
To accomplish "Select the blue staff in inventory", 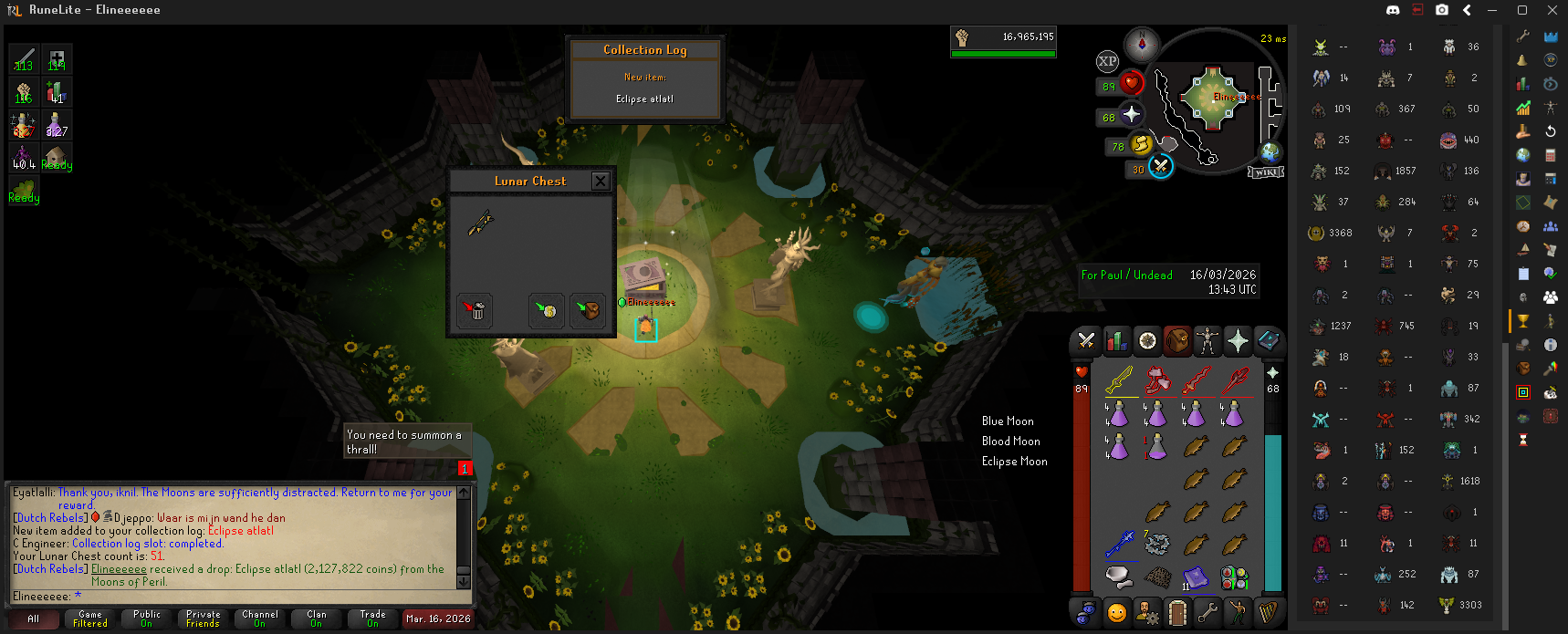I will pos(1119,545).
